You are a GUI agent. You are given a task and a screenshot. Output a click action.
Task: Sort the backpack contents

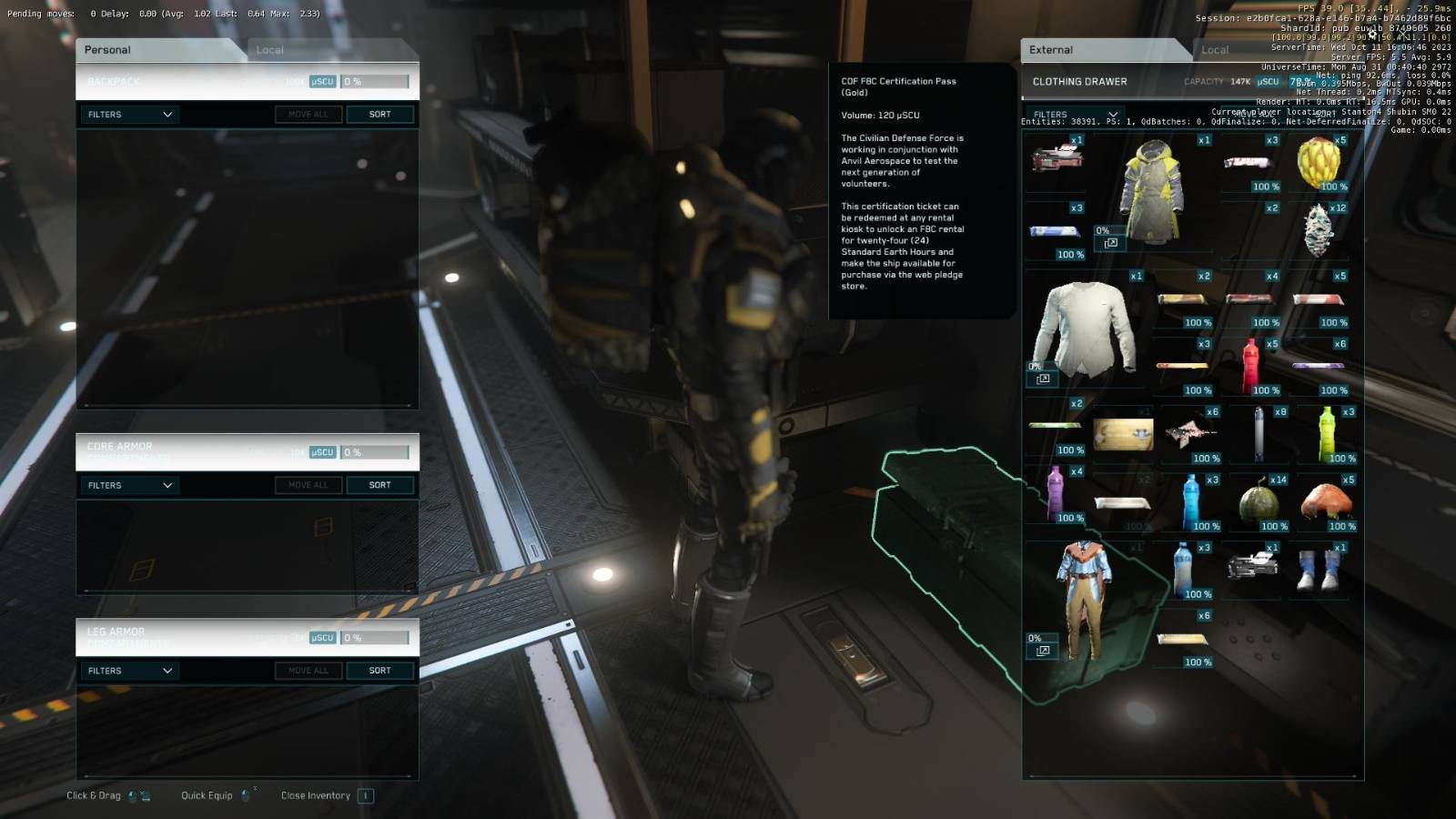[379, 115]
